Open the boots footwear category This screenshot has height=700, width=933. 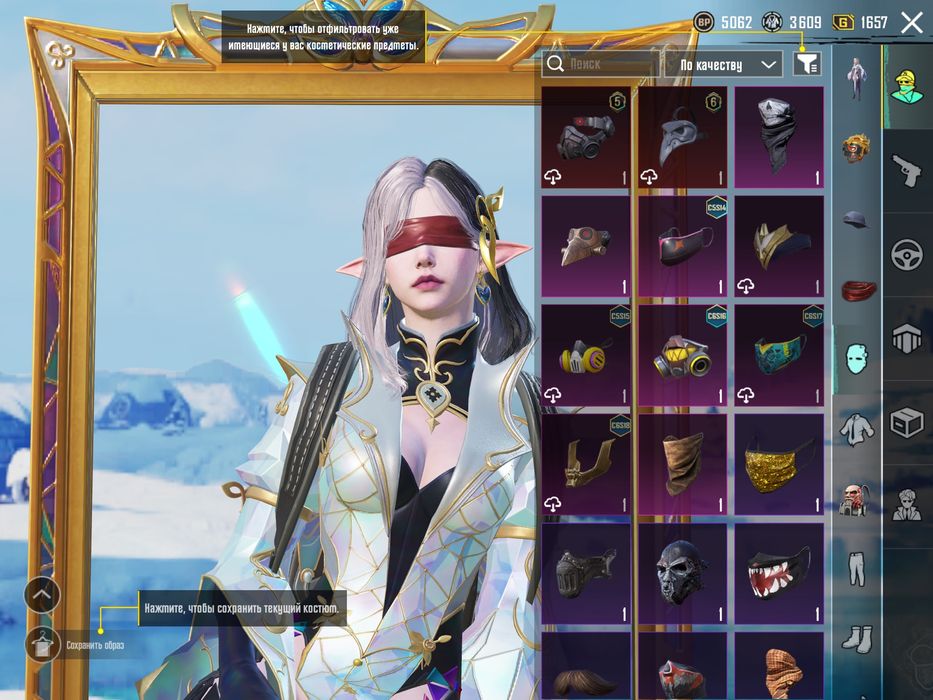[856, 637]
